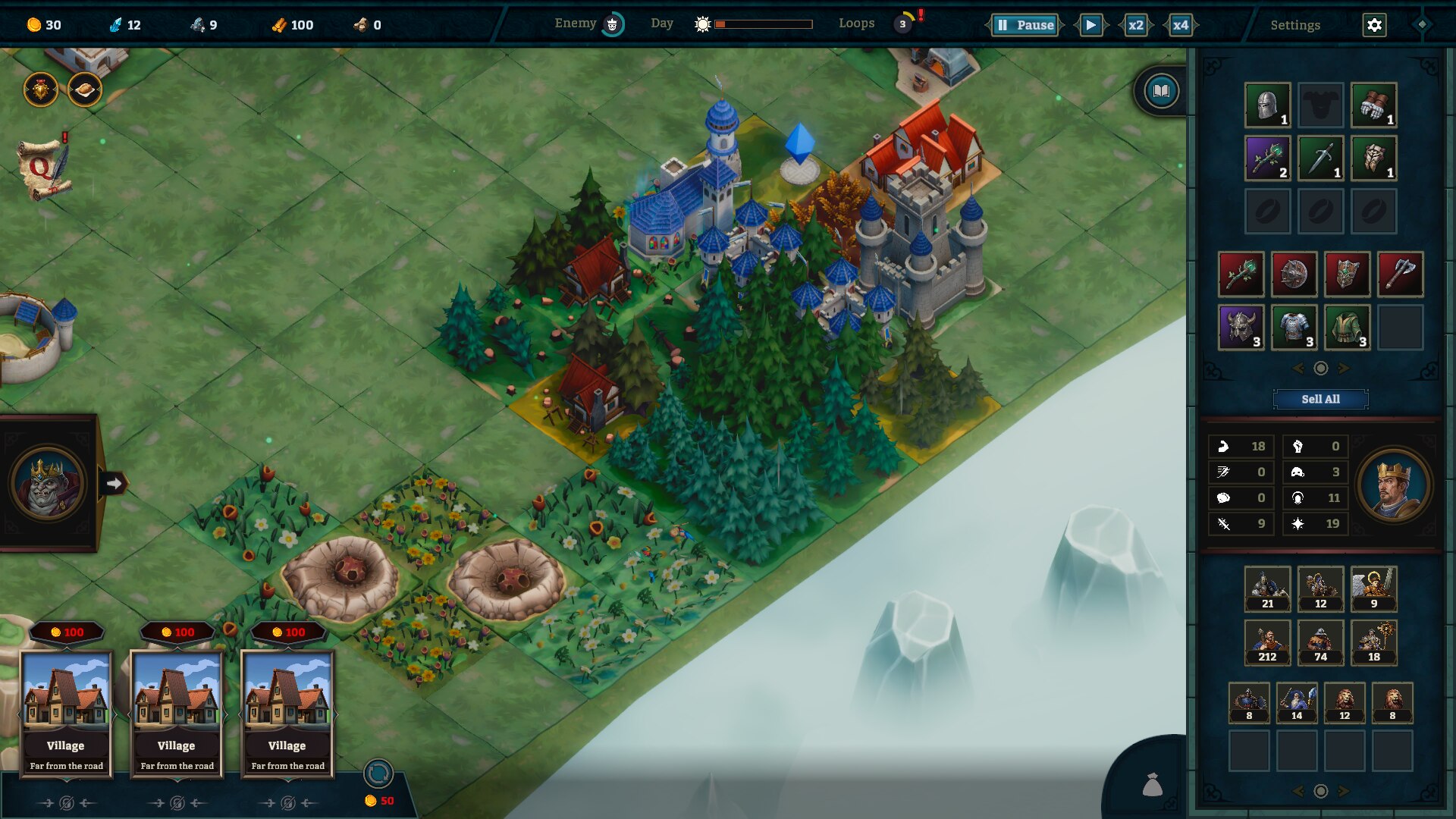Sell All inventory items

pyautogui.click(x=1320, y=399)
